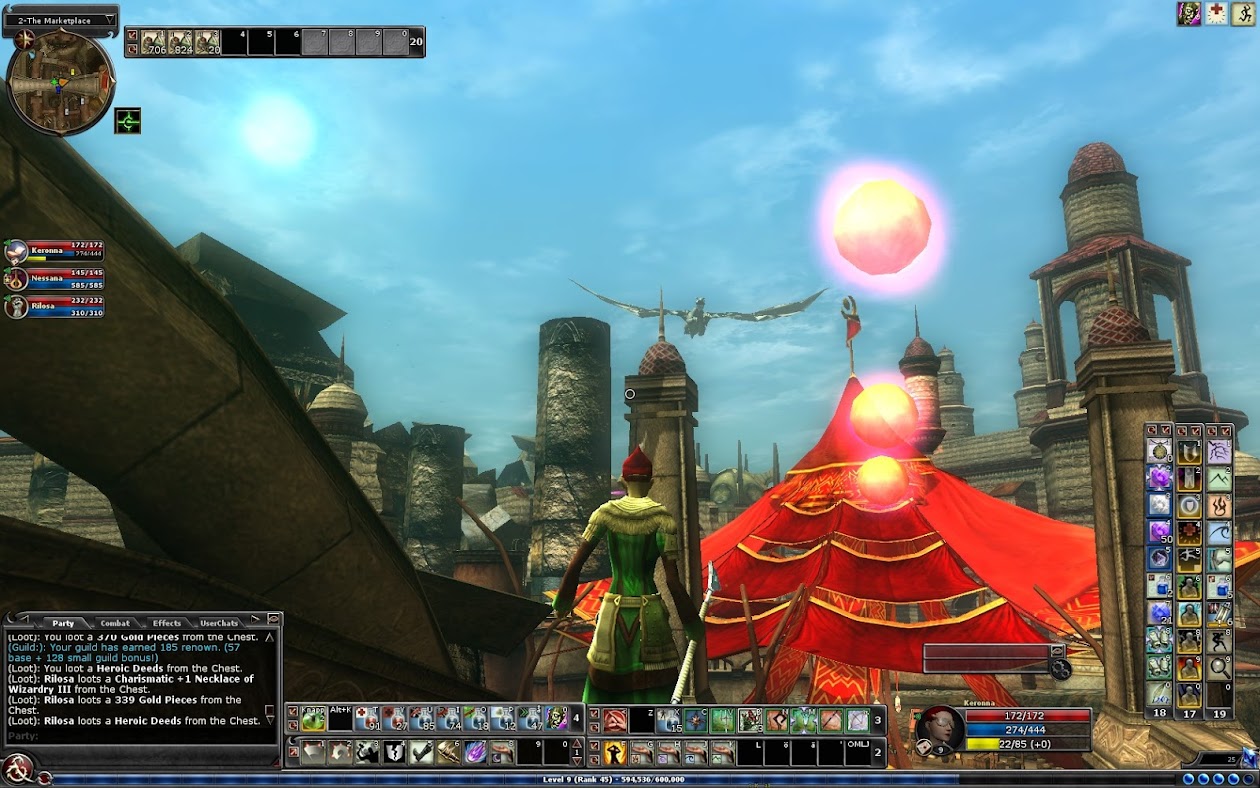Click the Party chat input line

click(x=140, y=736)
